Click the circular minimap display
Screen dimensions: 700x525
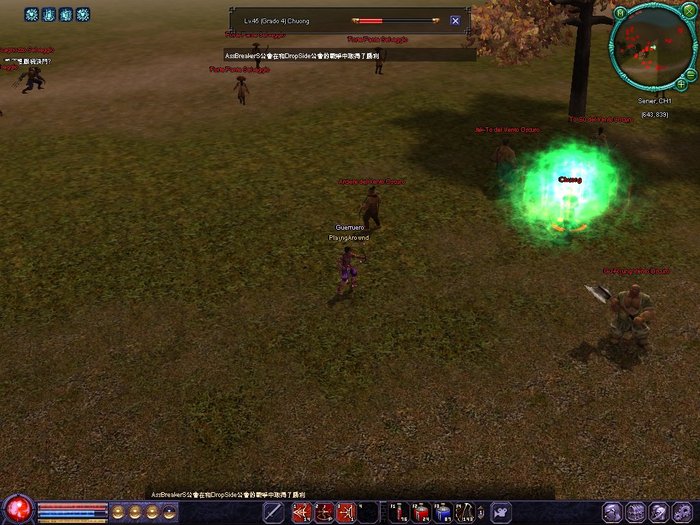point(650,48)
